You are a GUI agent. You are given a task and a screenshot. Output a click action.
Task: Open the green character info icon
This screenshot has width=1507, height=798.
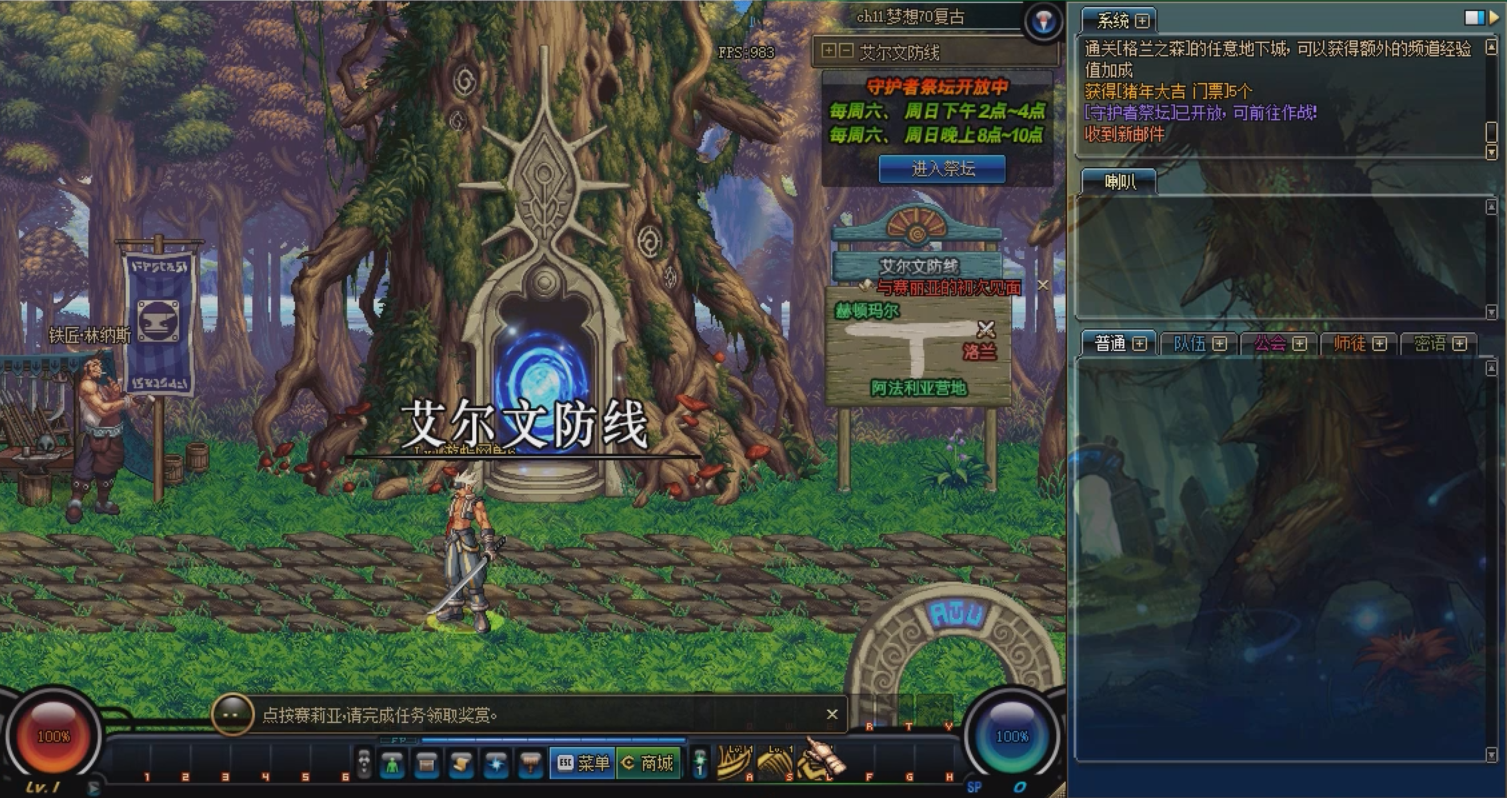tap(392, 764)
